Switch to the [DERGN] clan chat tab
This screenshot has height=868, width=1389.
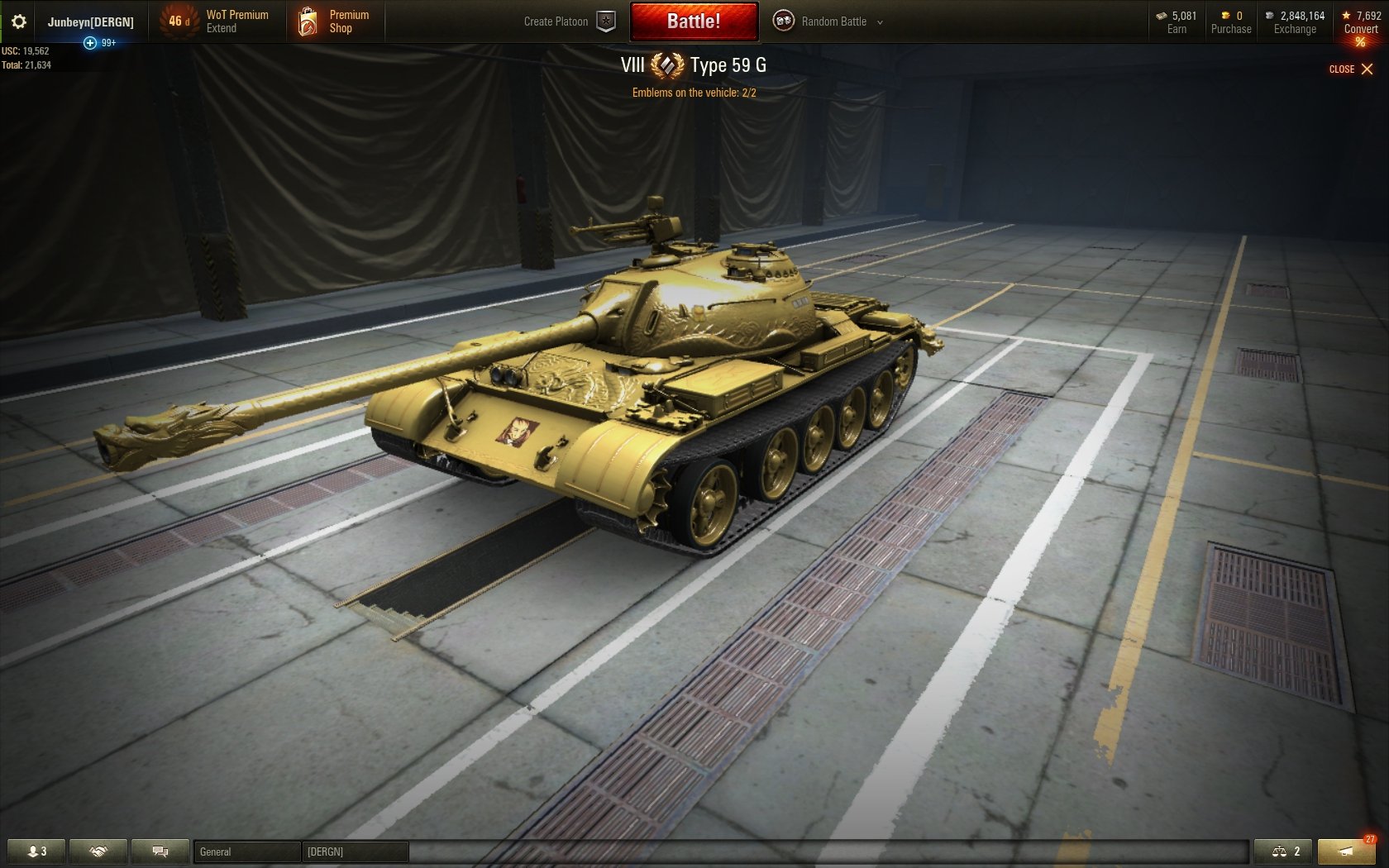pyautogui.click(x=355, y=851)
